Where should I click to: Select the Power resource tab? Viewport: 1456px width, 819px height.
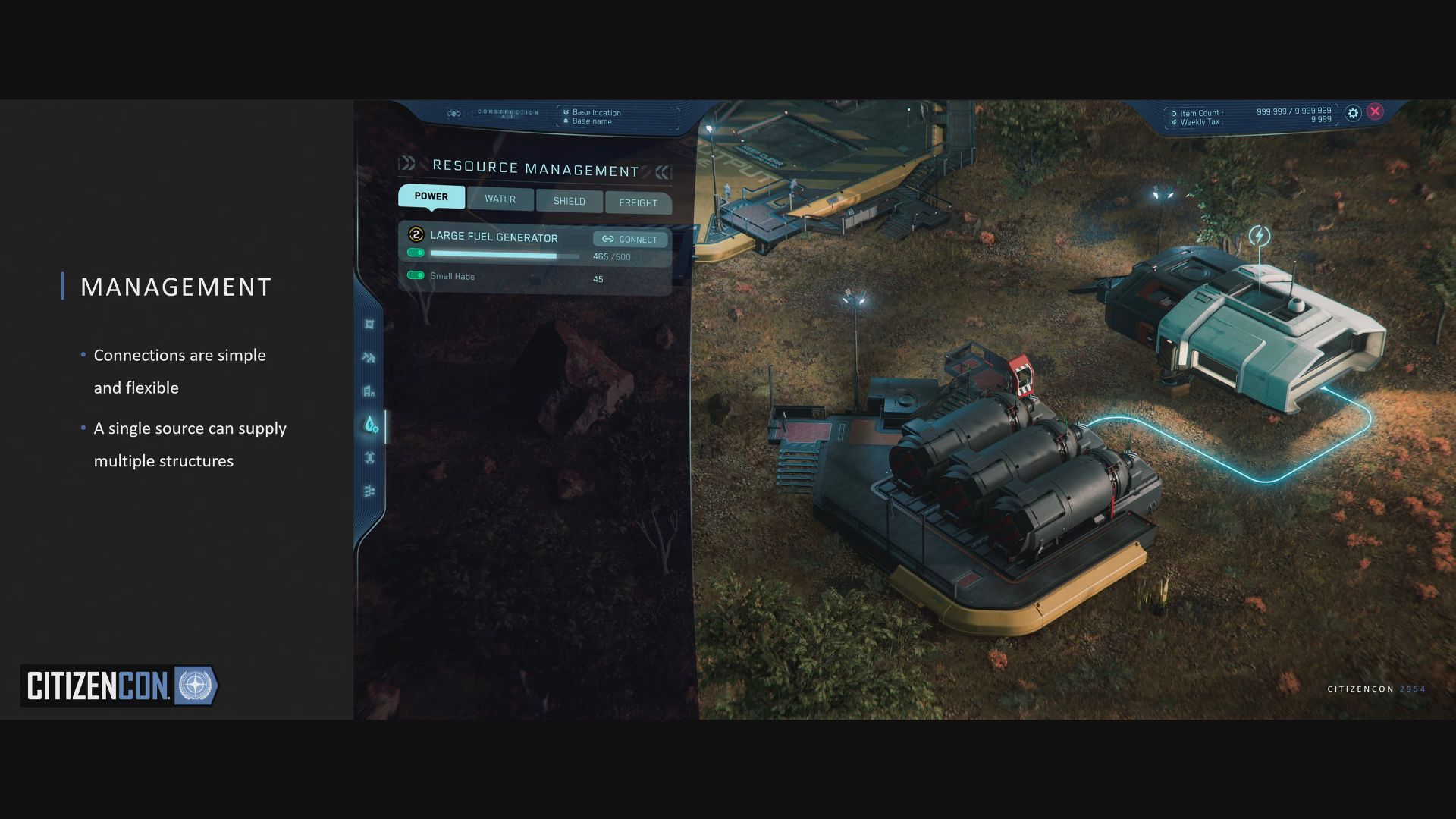pos(431,196)
